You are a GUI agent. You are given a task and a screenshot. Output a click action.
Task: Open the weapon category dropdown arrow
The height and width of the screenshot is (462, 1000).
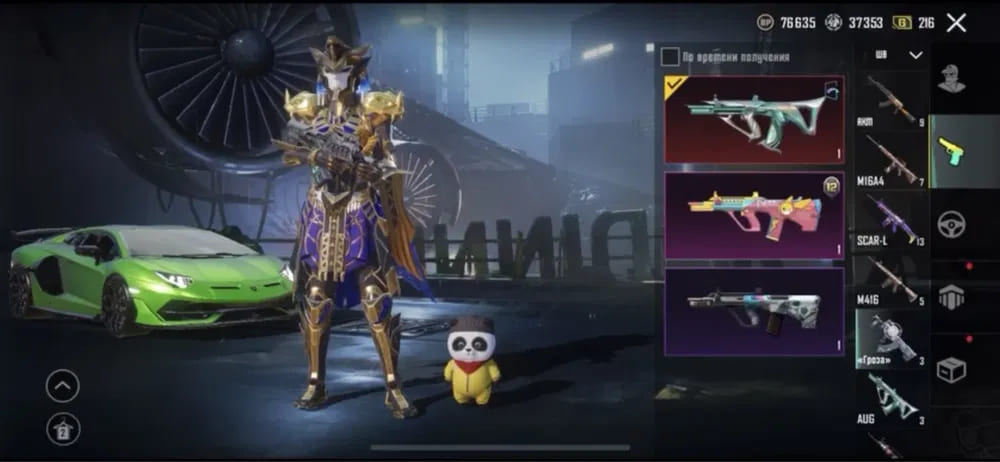(915, 56)
